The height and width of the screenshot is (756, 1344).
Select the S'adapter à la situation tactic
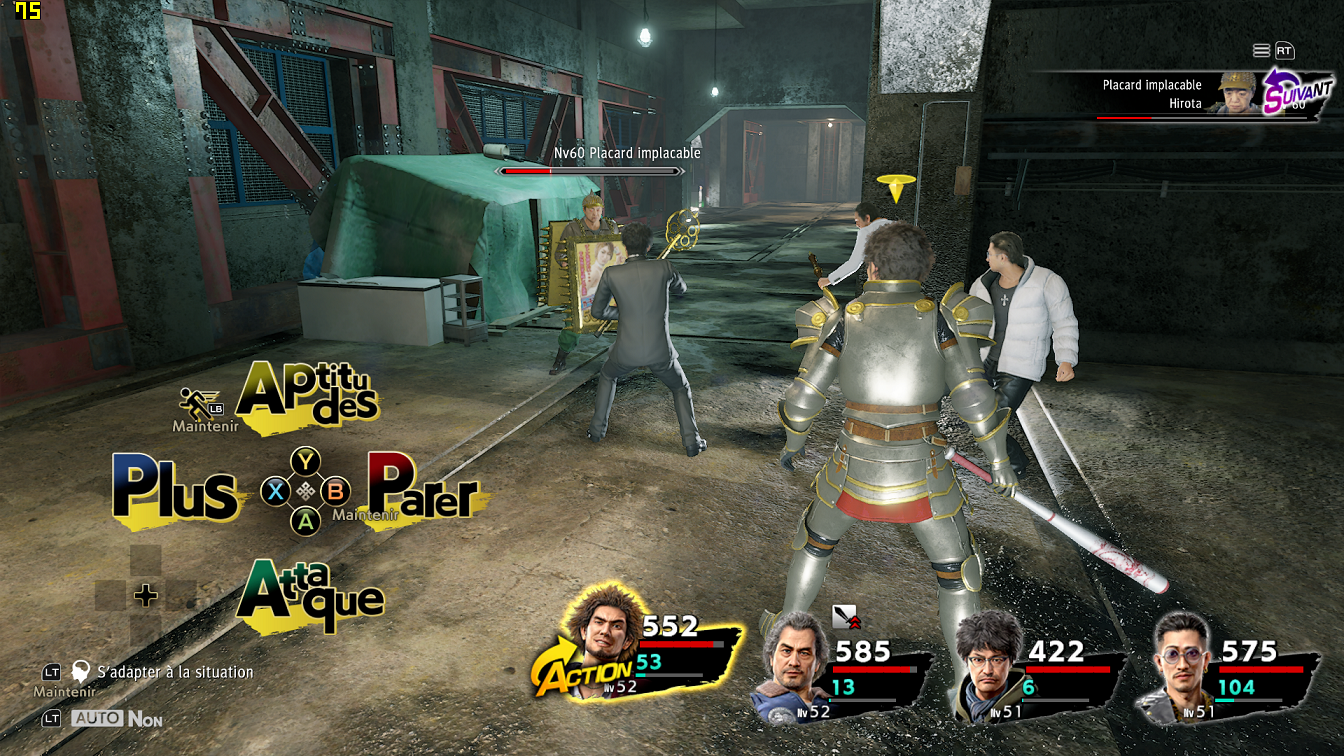point(174,672)
